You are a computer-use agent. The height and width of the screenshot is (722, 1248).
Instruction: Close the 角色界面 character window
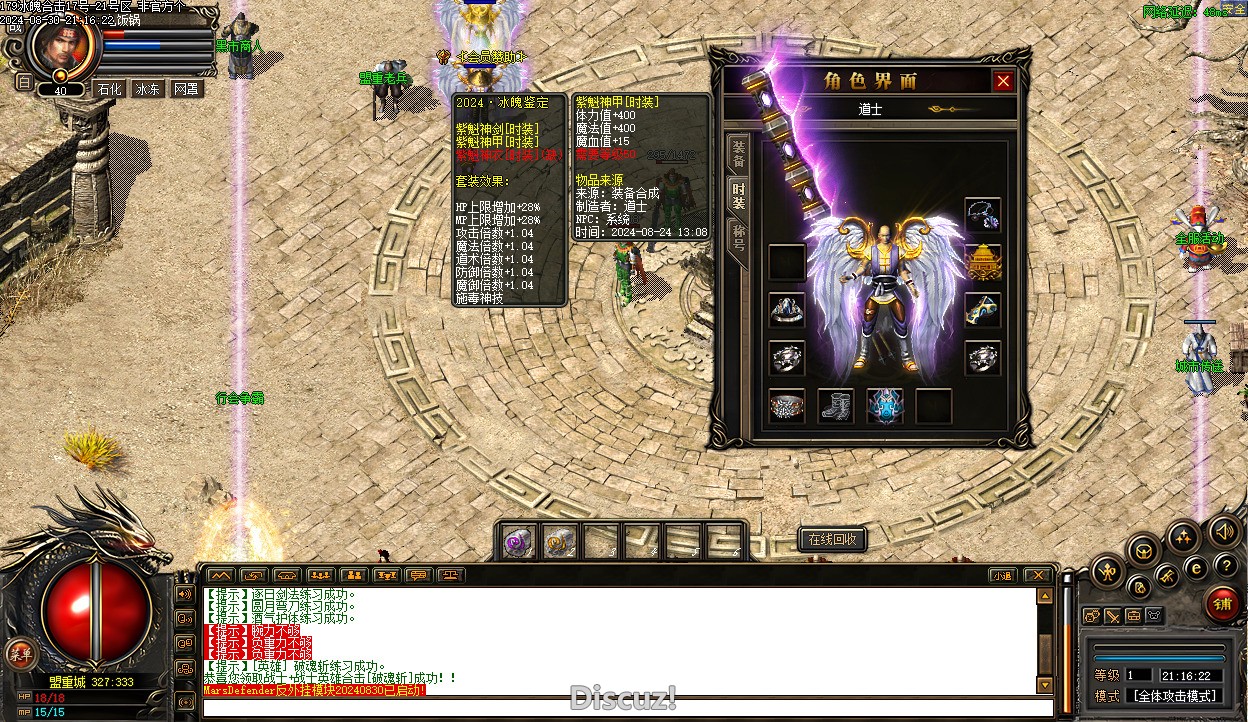coord(1003,81)
